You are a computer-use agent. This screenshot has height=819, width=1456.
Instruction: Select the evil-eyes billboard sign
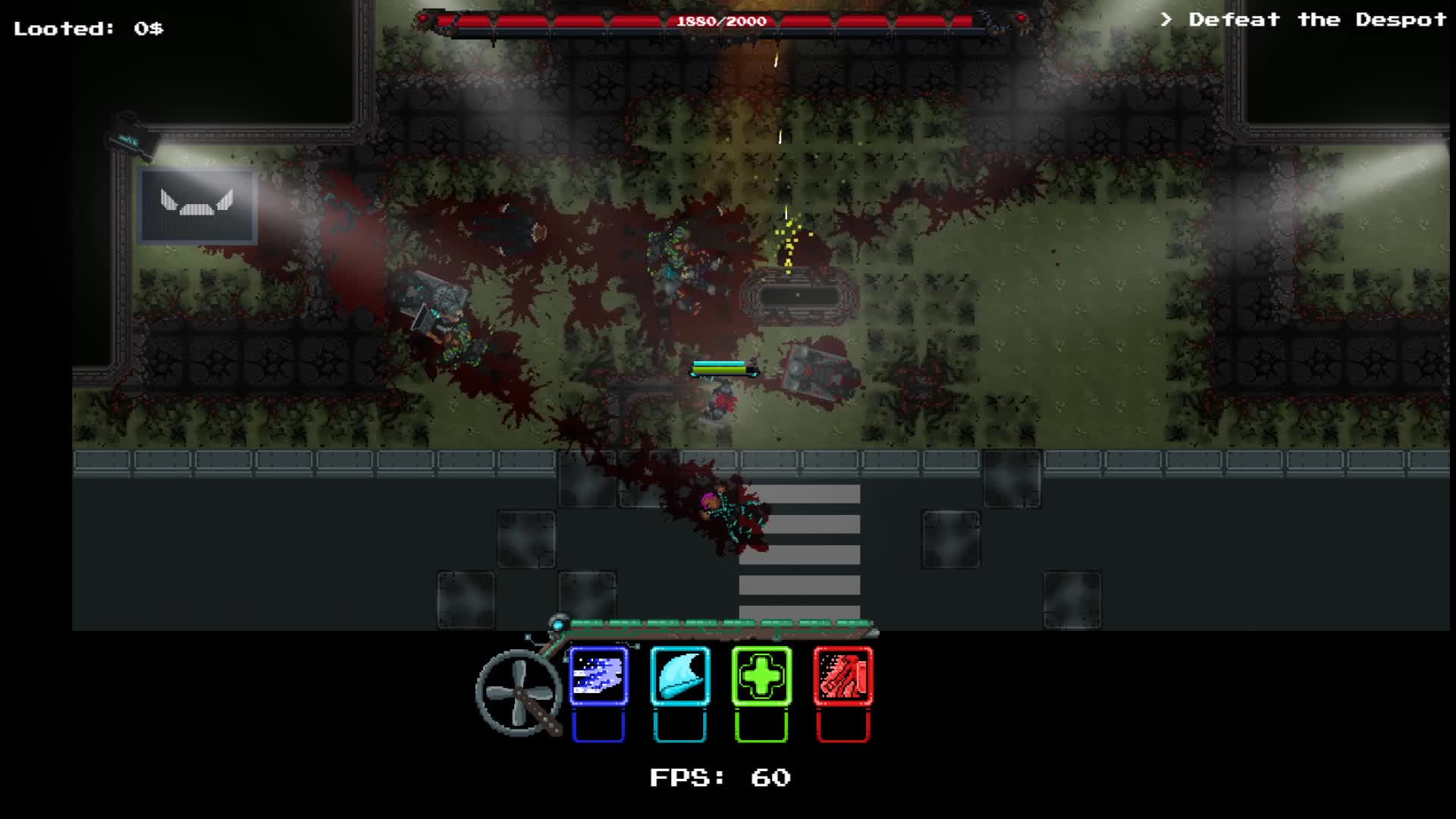[197, 205]
